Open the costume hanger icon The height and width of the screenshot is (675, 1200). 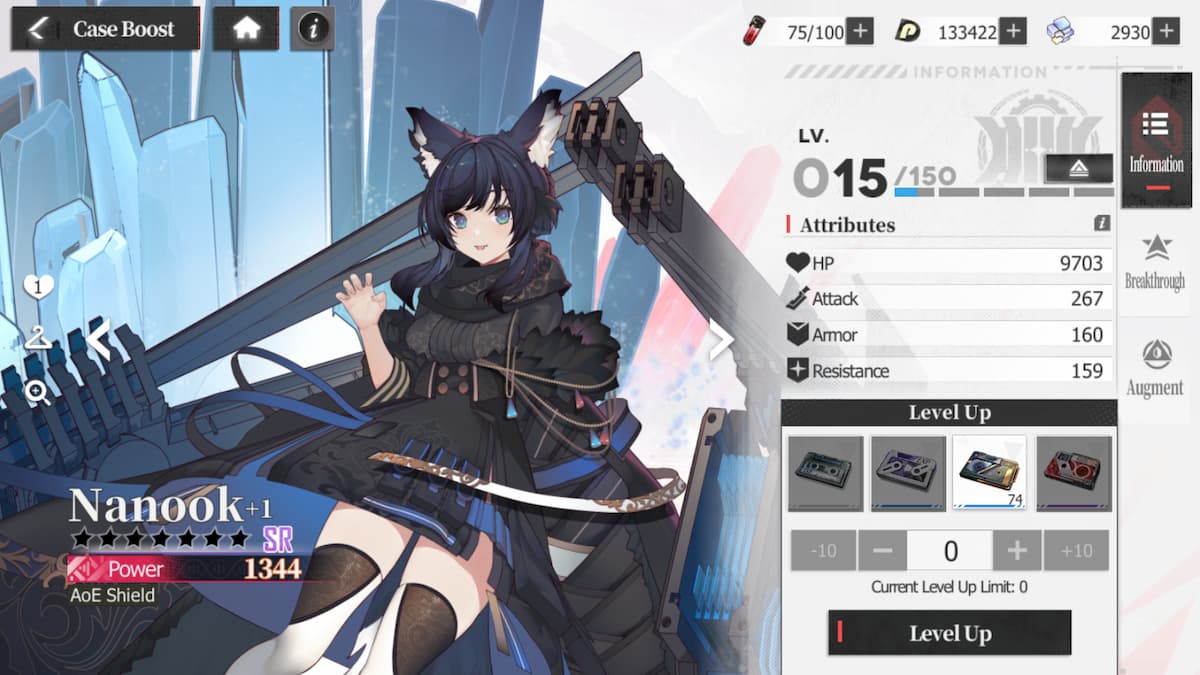pyautogui.click(x=38, y=340)
